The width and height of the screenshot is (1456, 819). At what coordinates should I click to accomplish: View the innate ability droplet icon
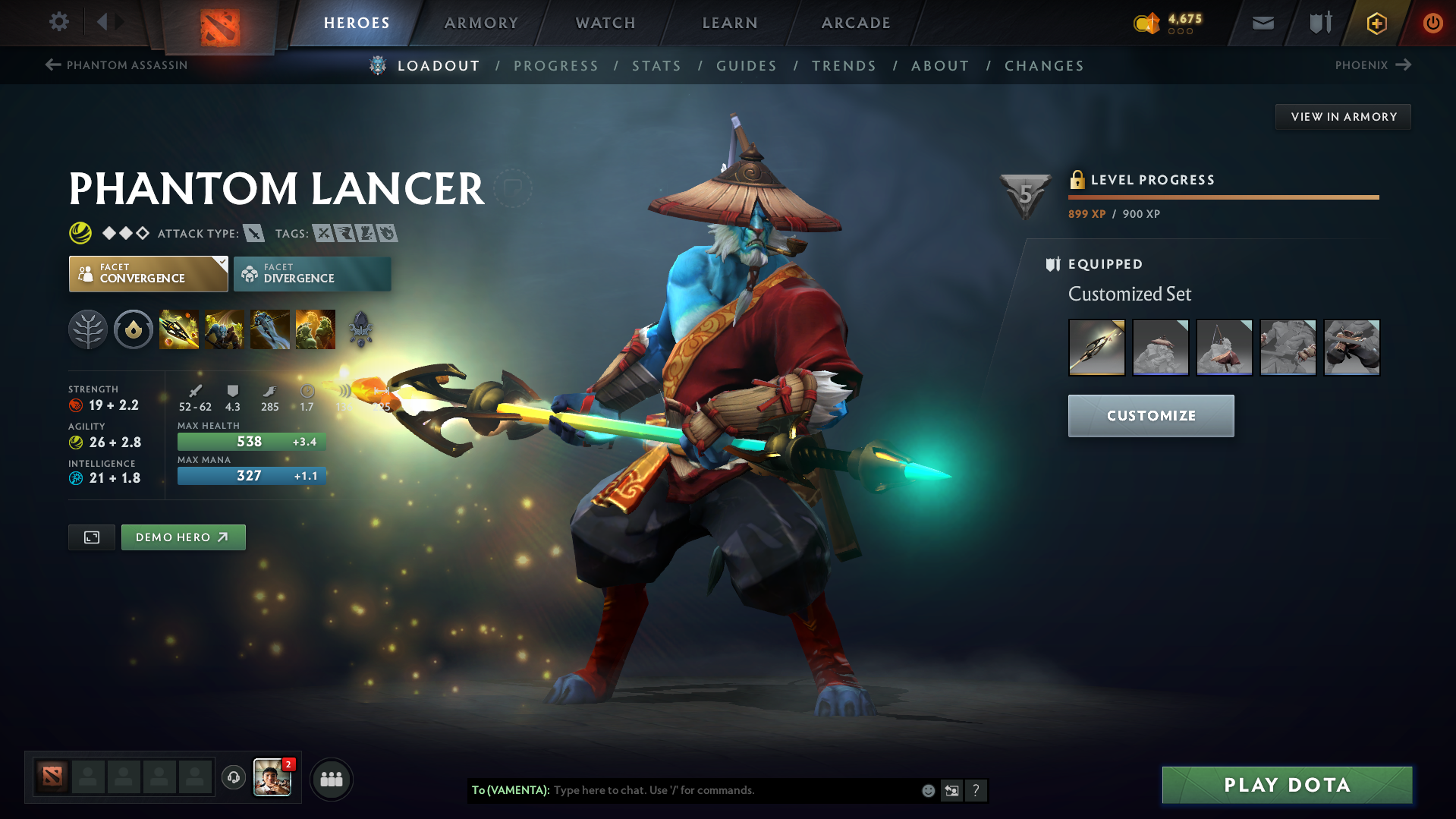(134, 329)
